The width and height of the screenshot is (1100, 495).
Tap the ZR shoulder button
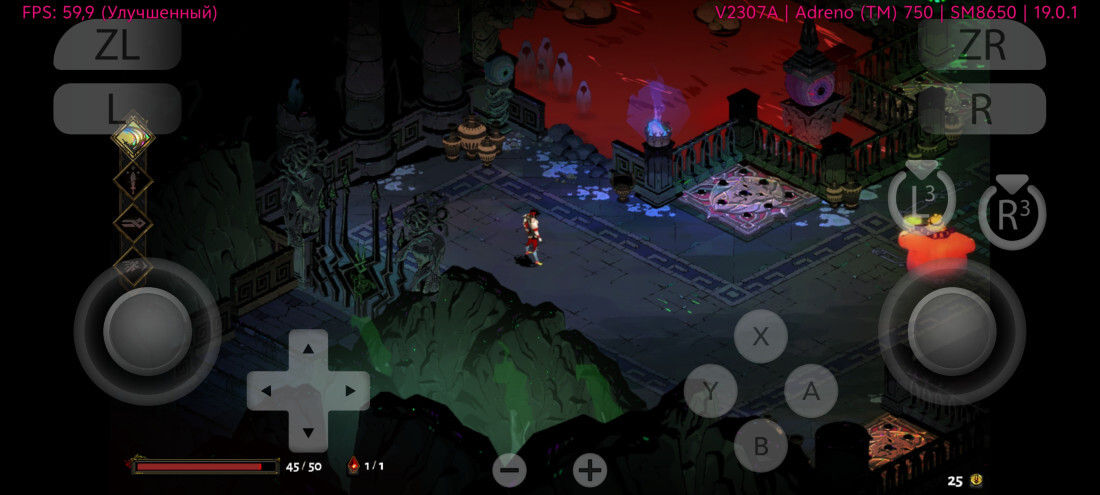pos(982,45)
